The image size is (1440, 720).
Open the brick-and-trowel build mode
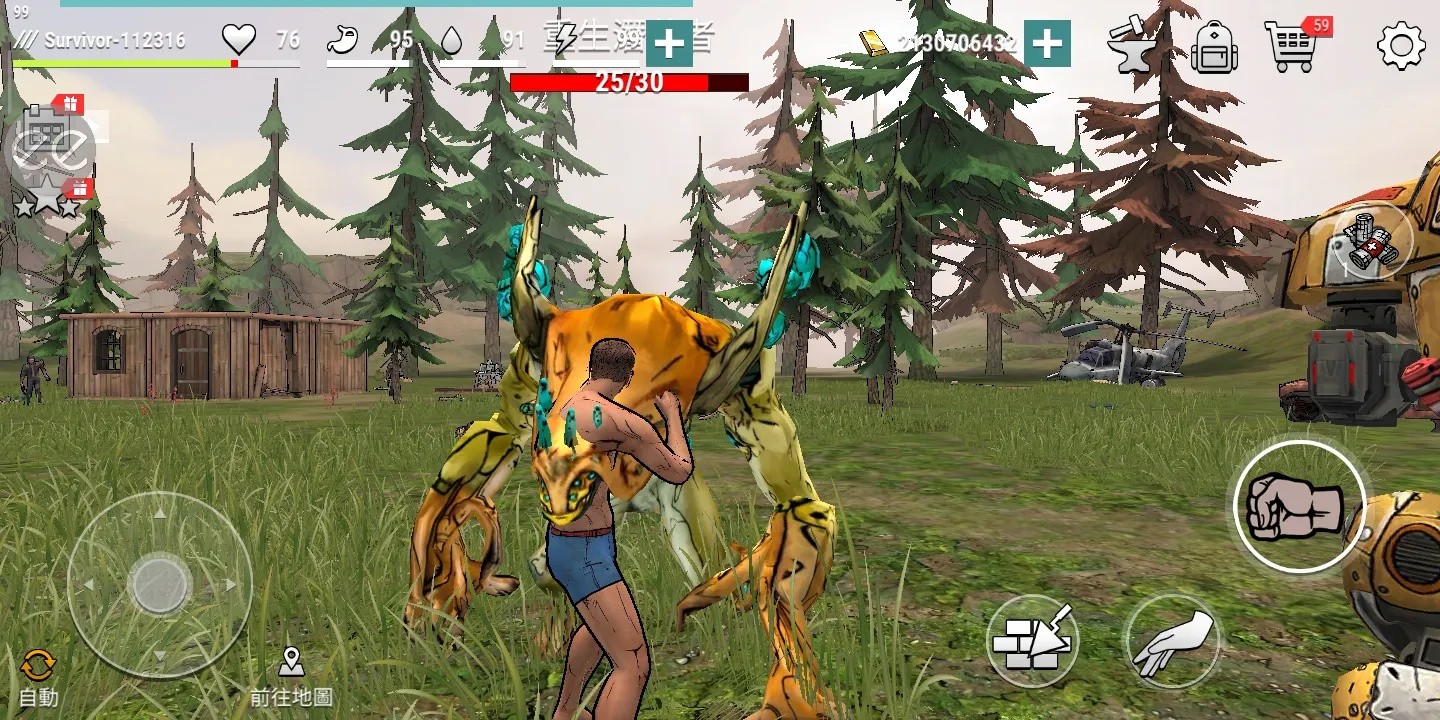tap(1031, 640)
